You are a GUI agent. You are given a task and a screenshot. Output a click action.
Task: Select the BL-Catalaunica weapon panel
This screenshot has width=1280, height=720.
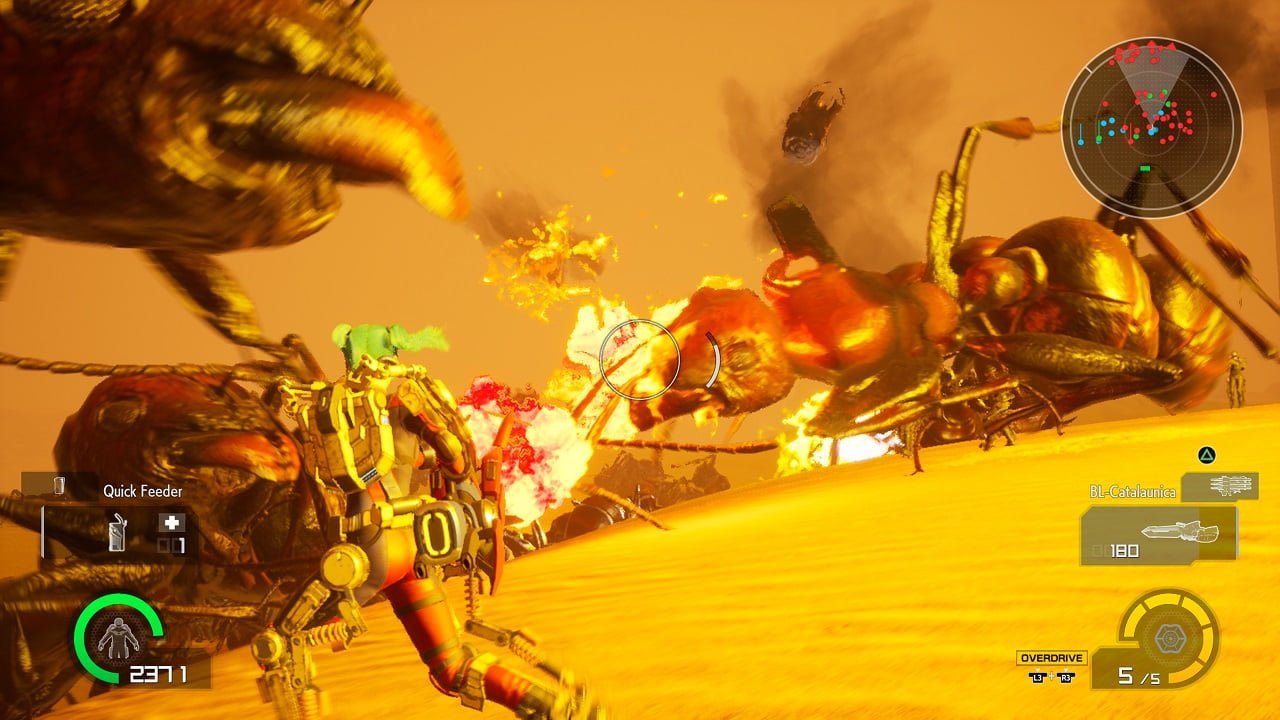click(x=1158, y=534)
